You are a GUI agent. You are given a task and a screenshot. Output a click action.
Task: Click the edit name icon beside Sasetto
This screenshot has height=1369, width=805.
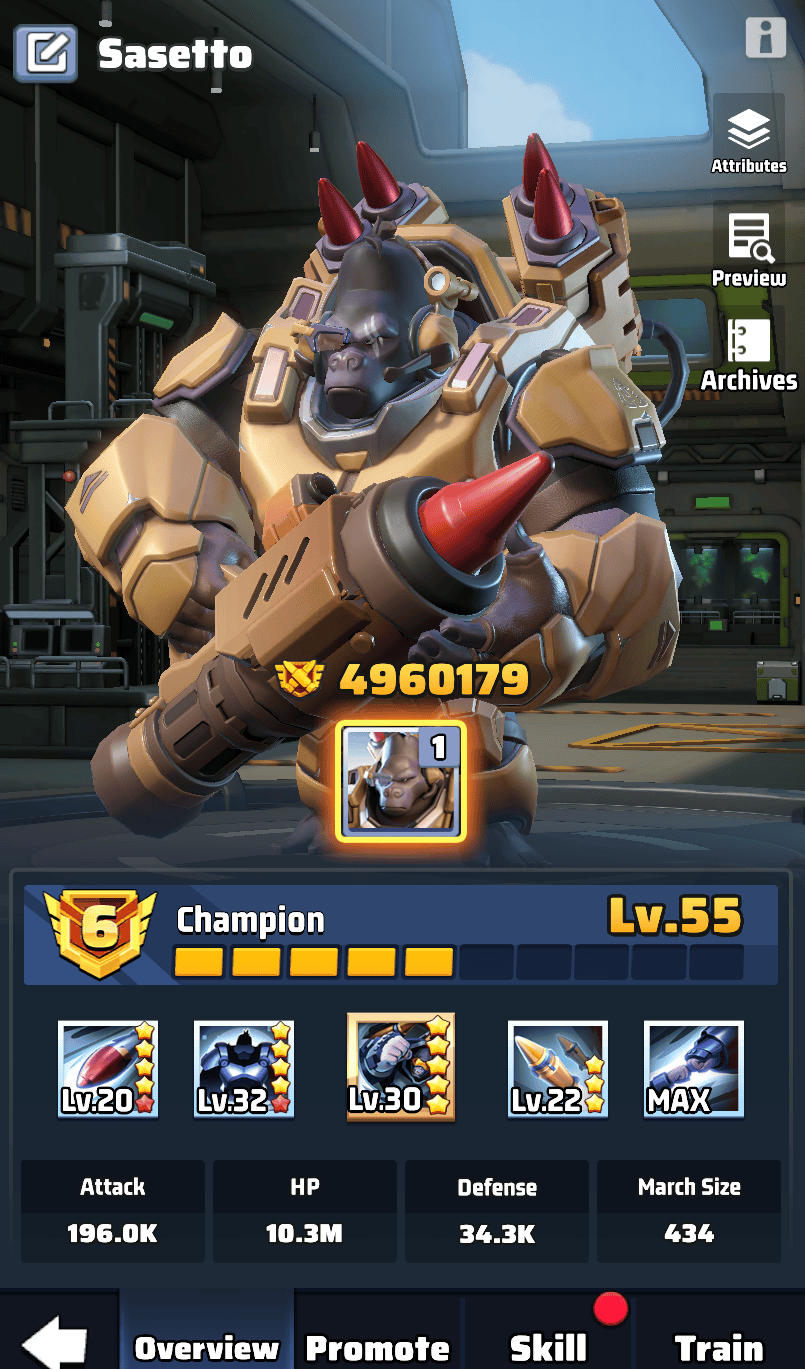pyautogui.click(x=45, y=53)
